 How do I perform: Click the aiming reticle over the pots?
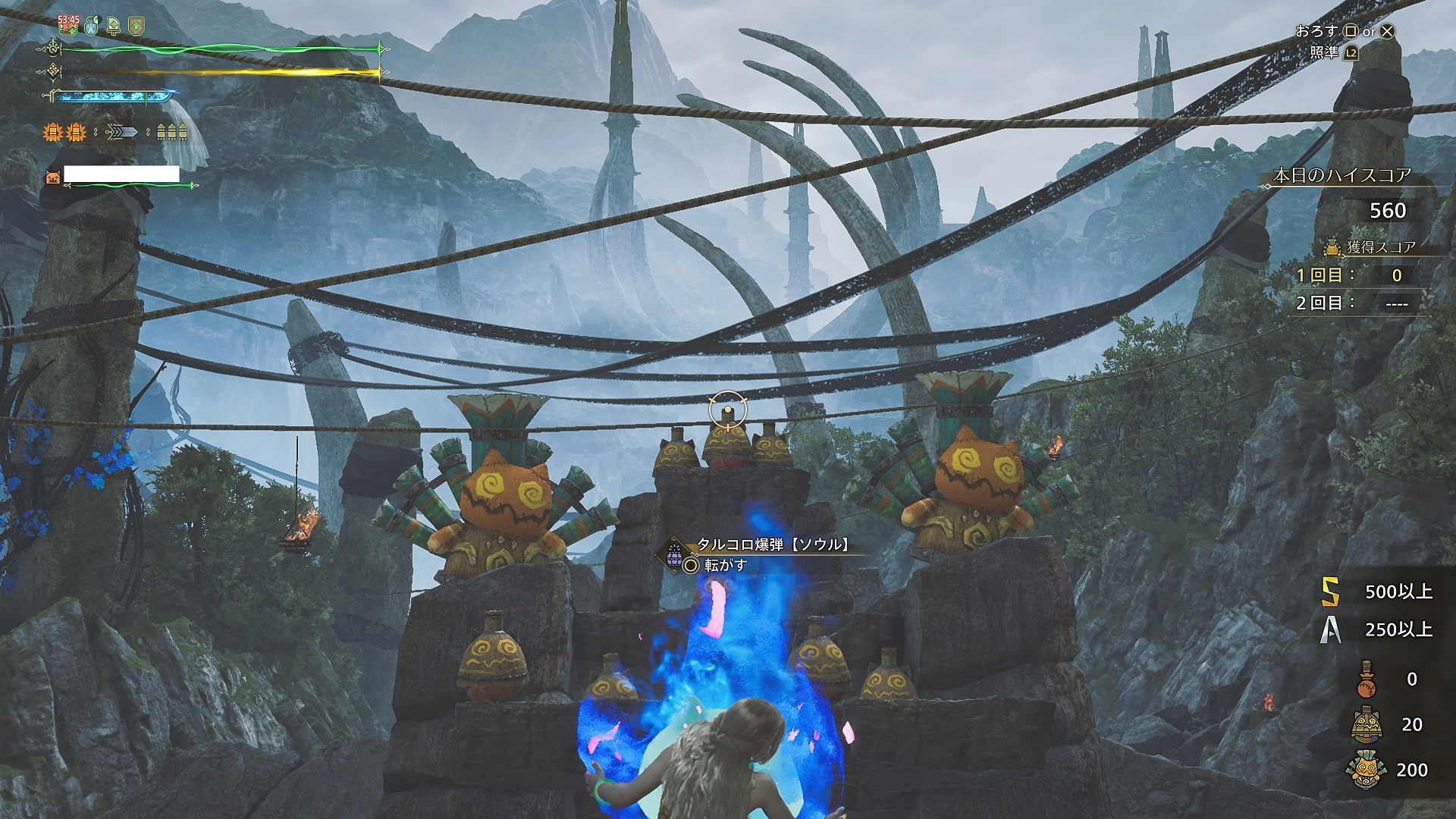coord(728,410)
